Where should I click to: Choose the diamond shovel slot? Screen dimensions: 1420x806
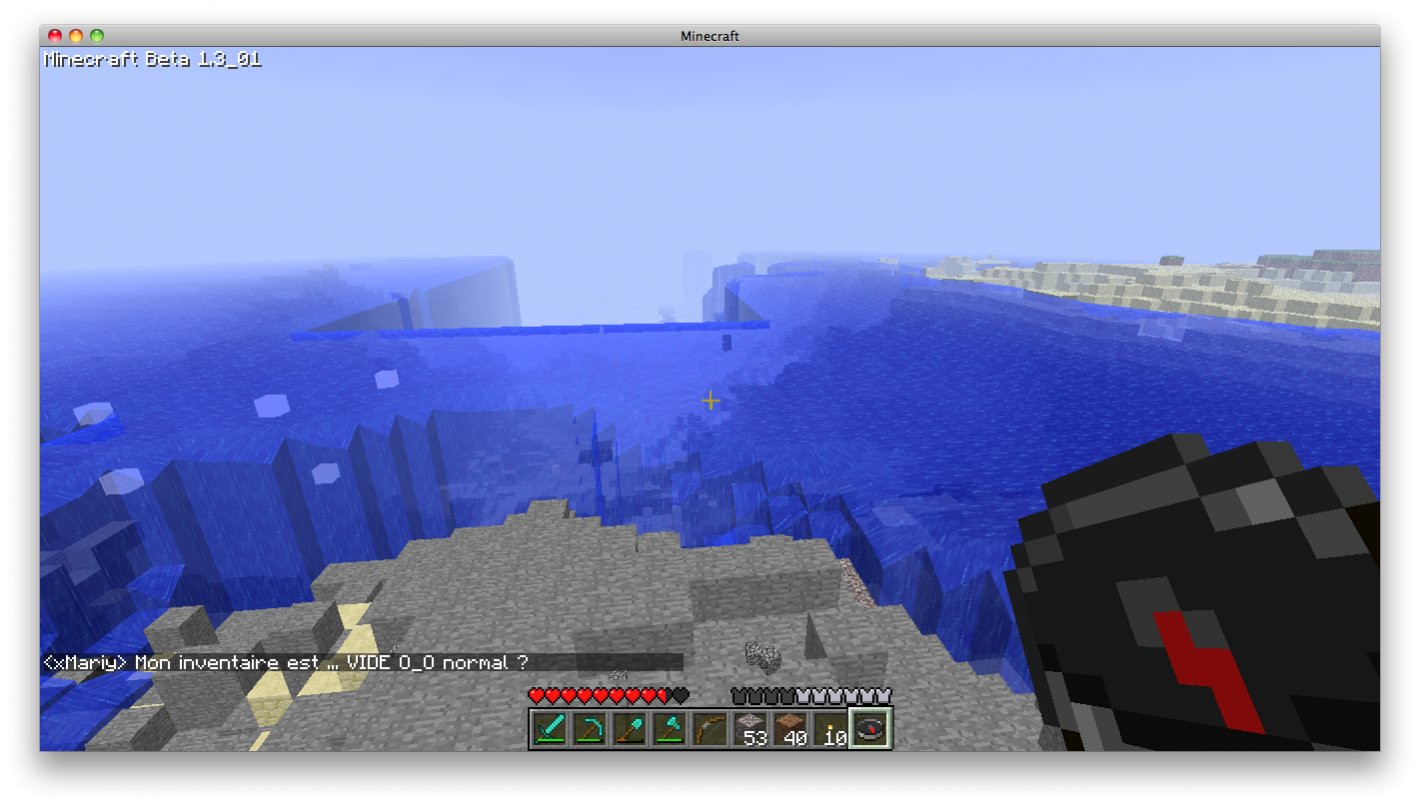tap(628, 728)
